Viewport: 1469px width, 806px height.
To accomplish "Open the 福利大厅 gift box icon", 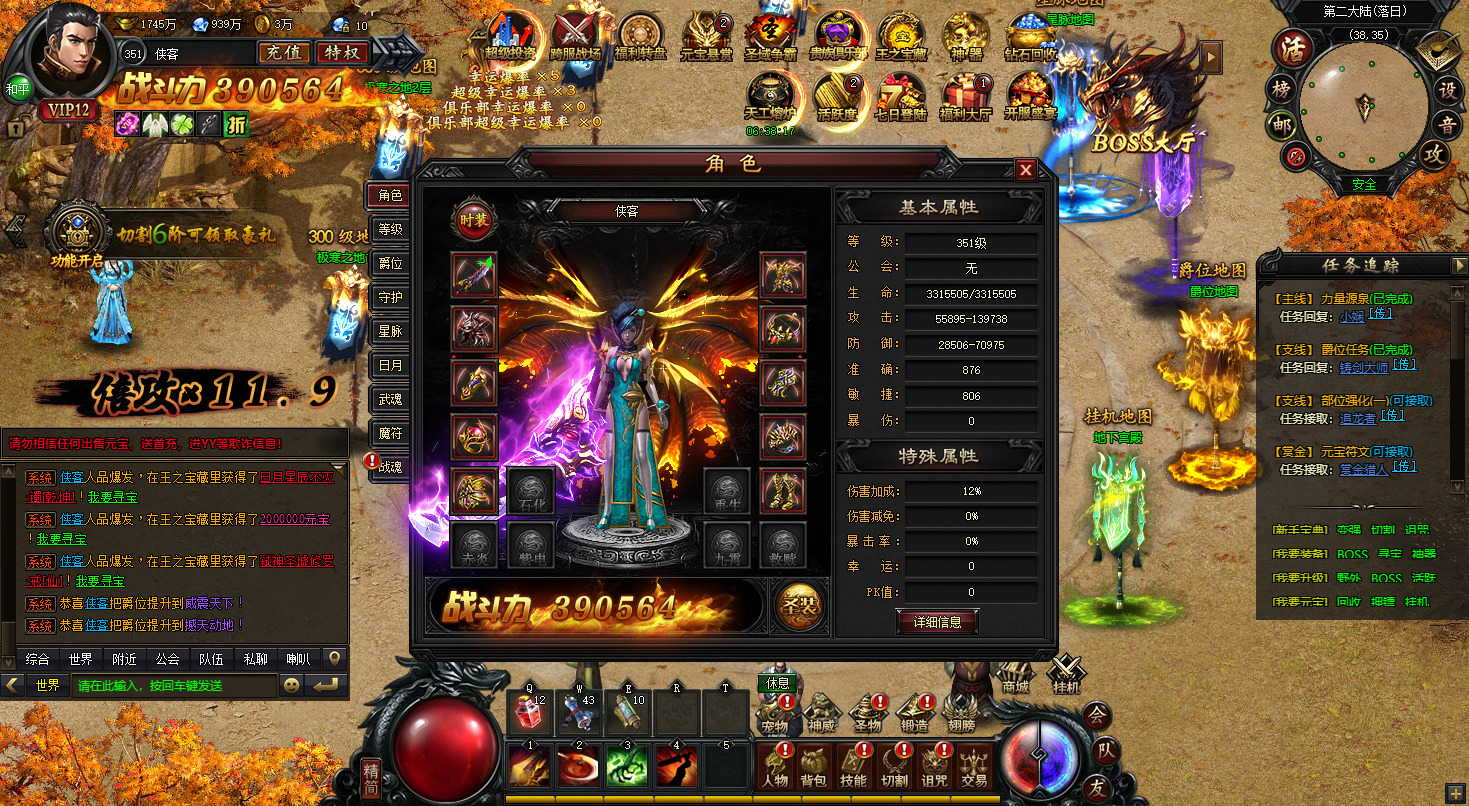I will pos(964,95).
